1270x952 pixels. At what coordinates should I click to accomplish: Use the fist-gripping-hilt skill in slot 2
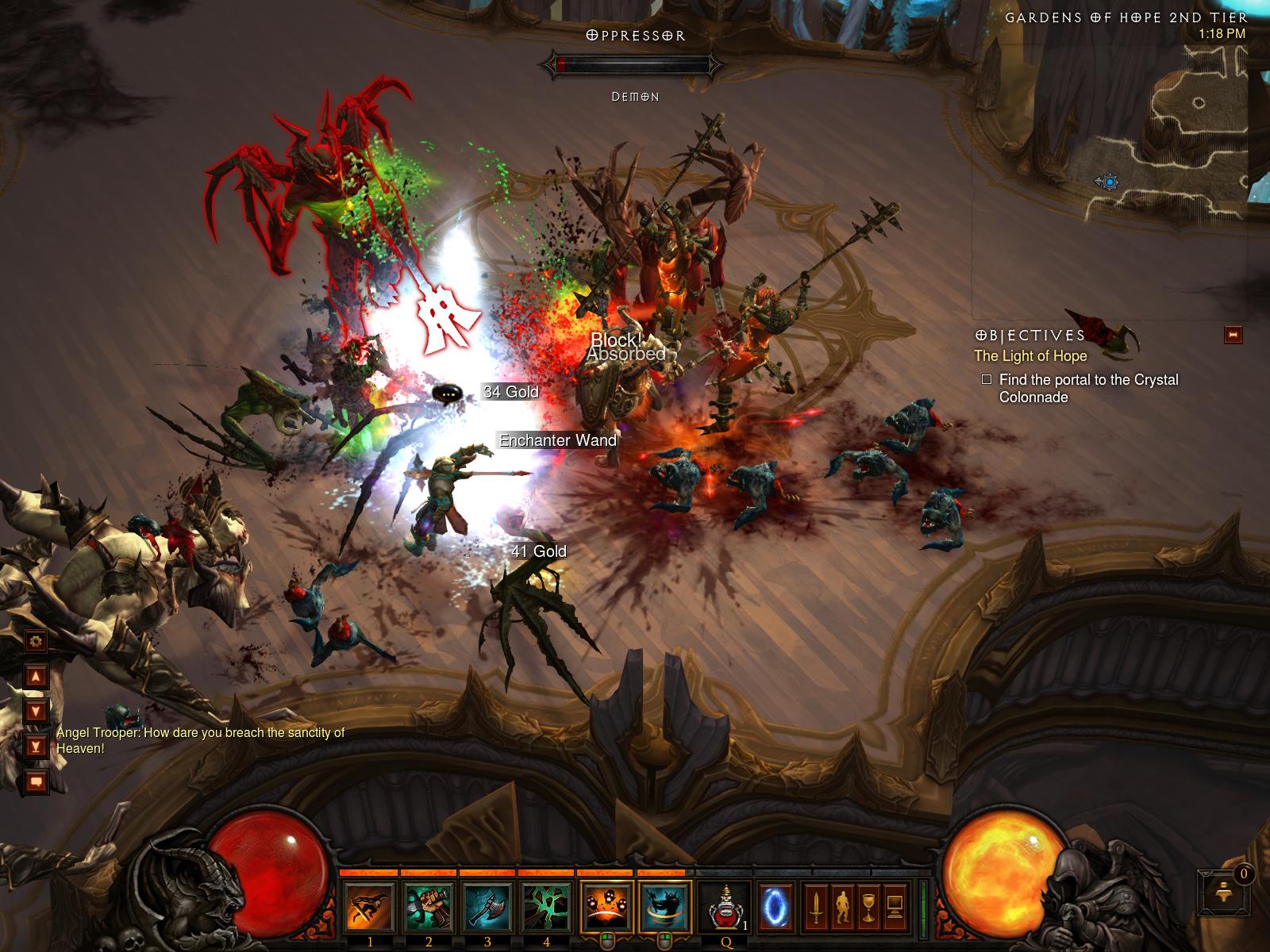point(429,906)
